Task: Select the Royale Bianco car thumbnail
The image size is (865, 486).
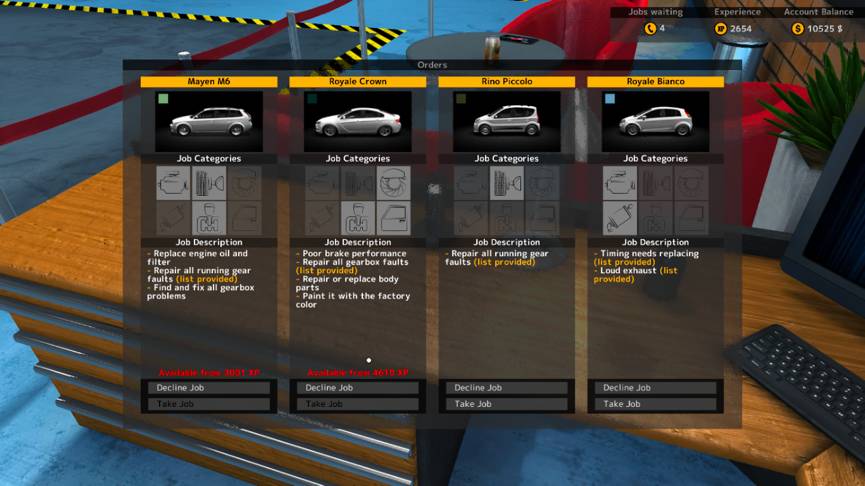Action: (x=656, y=122)
